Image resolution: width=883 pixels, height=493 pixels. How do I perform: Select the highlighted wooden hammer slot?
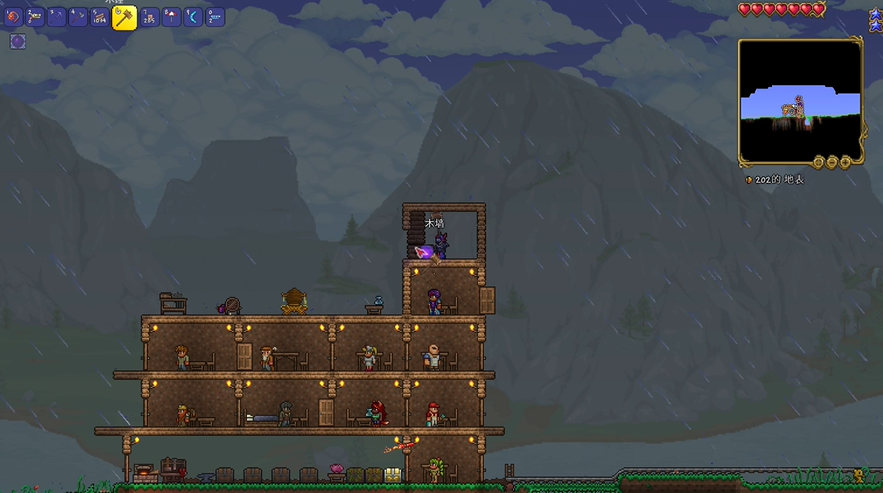coord(124,17)
